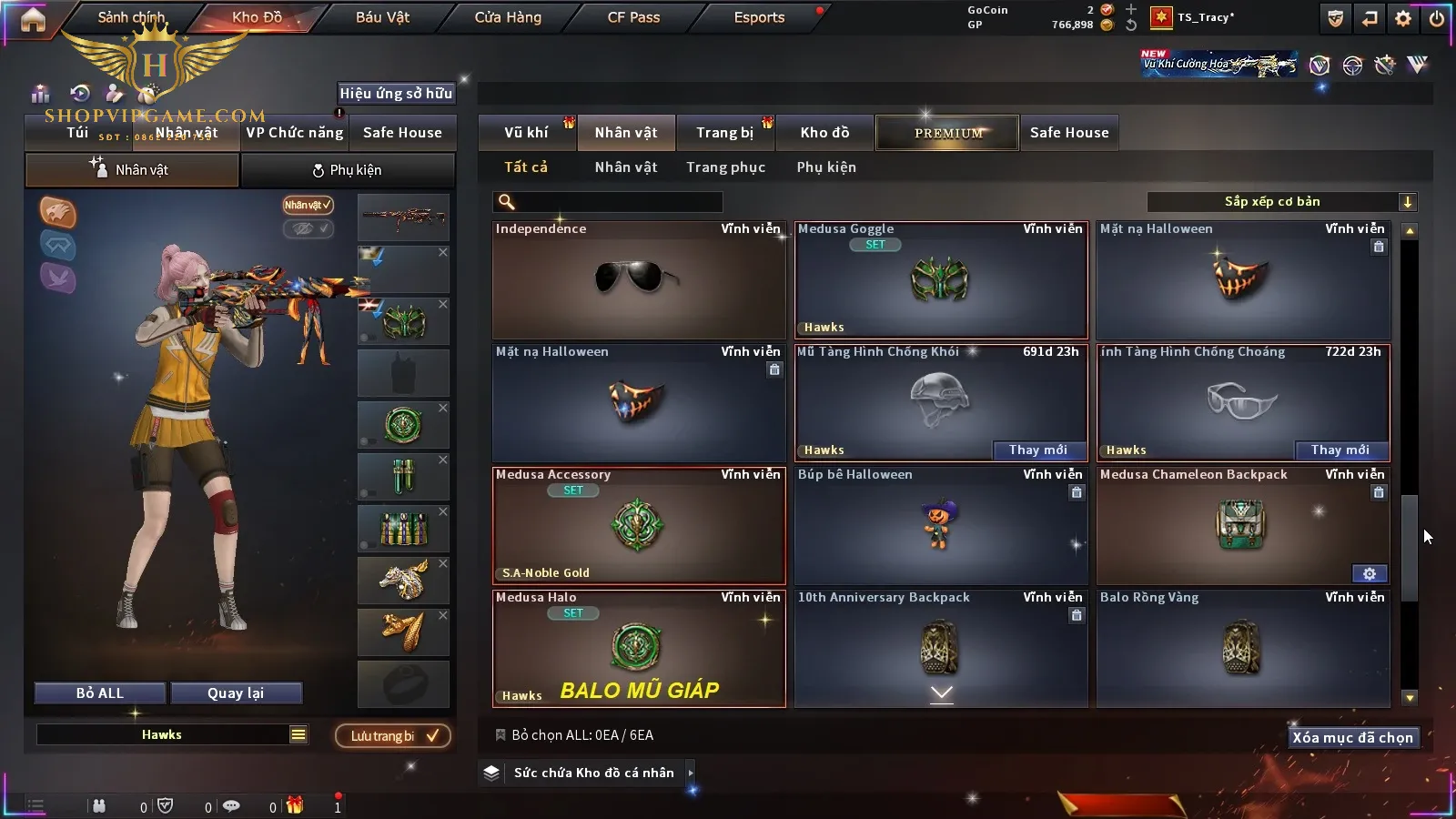
Task: Select the Medusa Chameleon Backpack item
Action: [1242, 526]
